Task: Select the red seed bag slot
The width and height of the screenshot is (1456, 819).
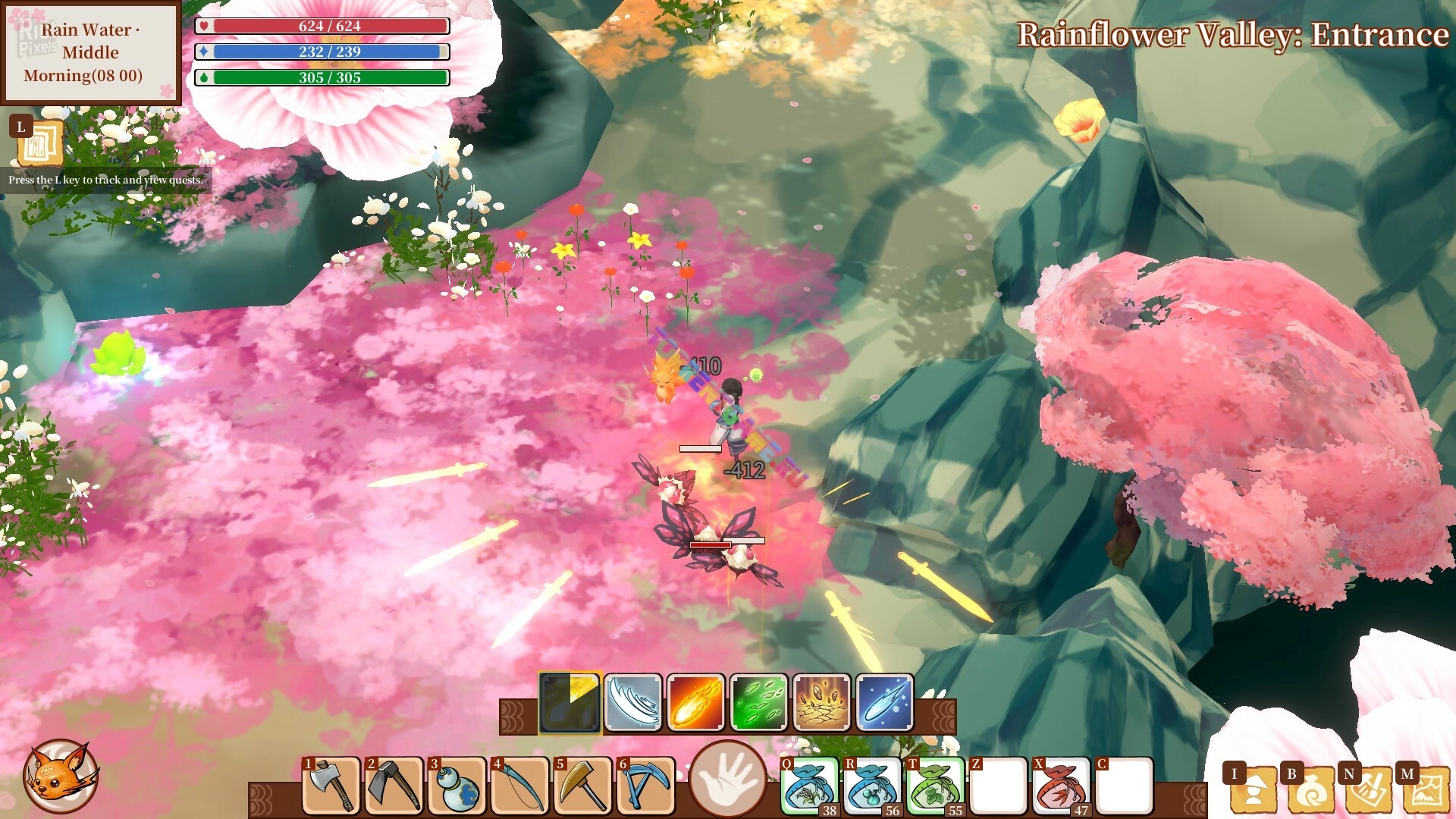Action: (1061, 786)
